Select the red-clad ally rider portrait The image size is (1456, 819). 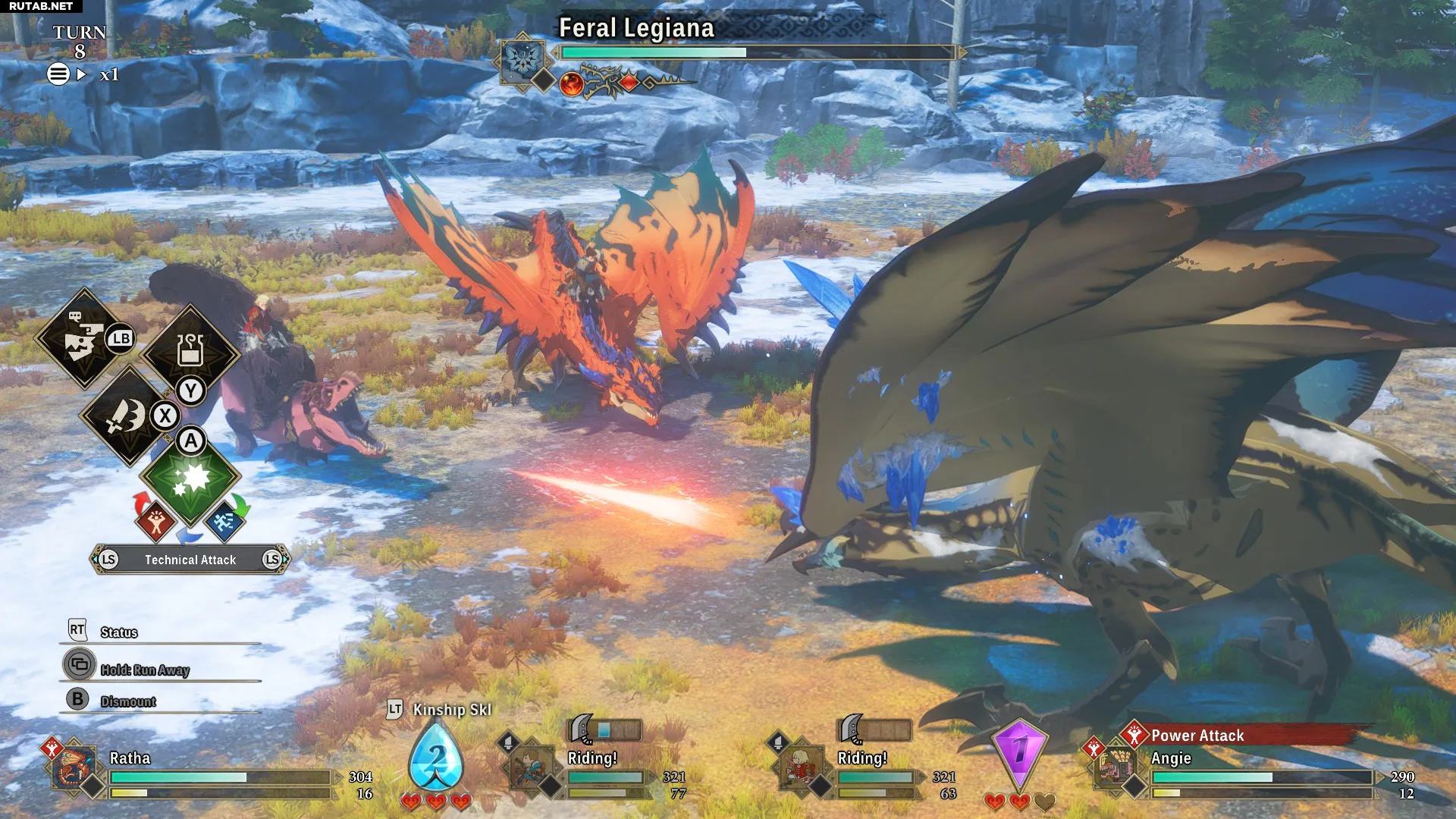pyautogui.click(x=800, y=769)
